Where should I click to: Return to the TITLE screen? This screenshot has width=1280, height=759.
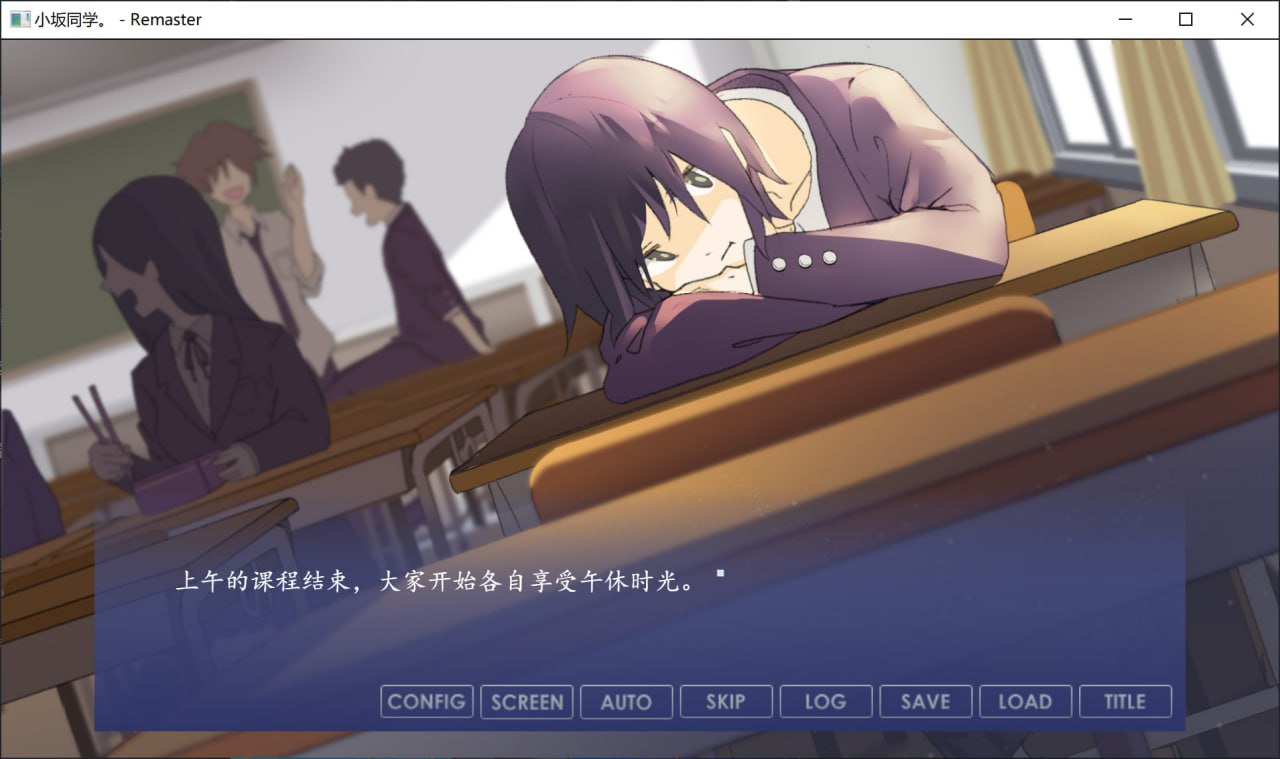point(1125,701)
